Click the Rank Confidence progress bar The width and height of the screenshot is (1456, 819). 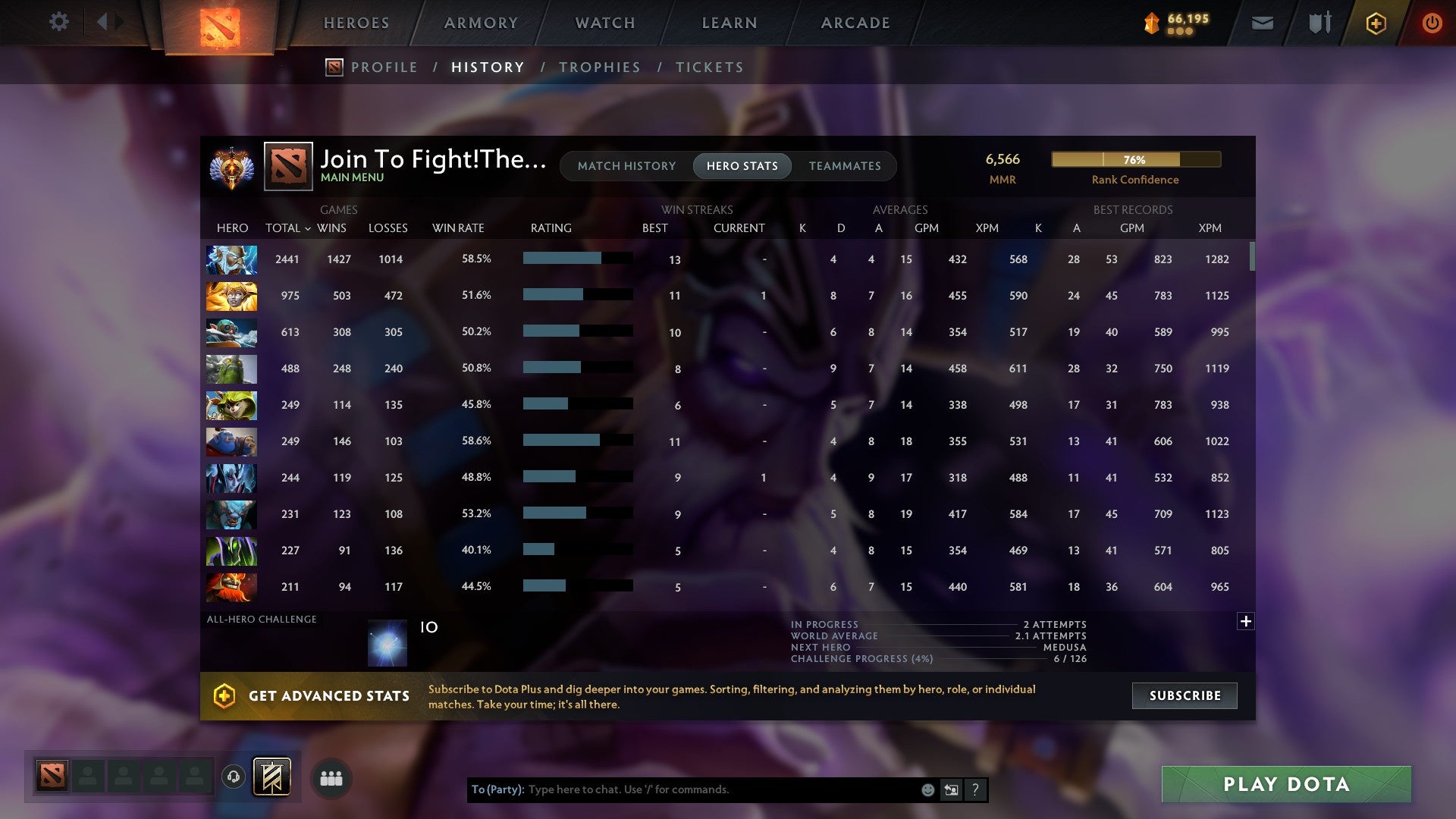coord(1135,160)
